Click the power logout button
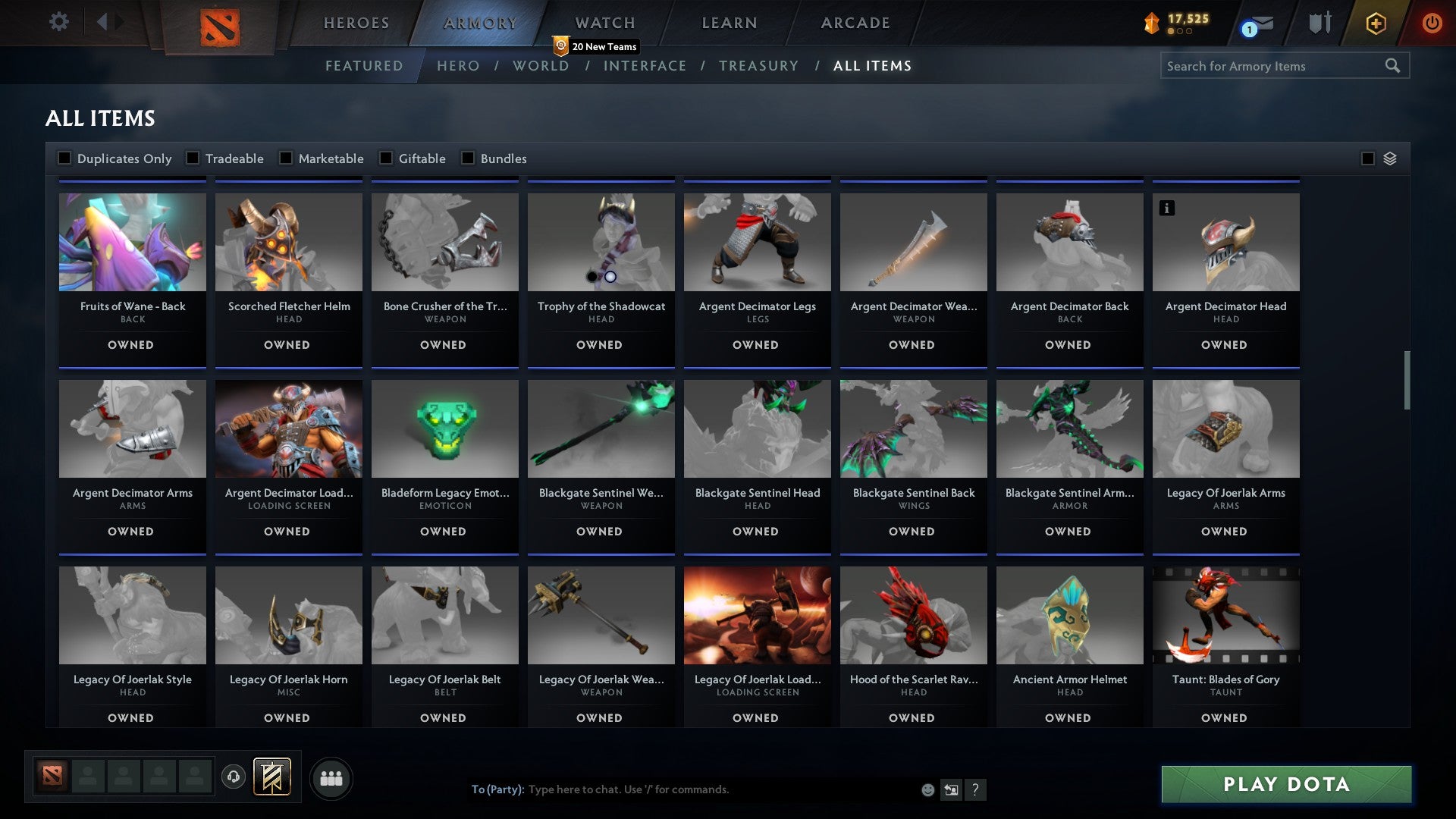The height and width of the screenshot is (819, 1456). click(1432, 23)
